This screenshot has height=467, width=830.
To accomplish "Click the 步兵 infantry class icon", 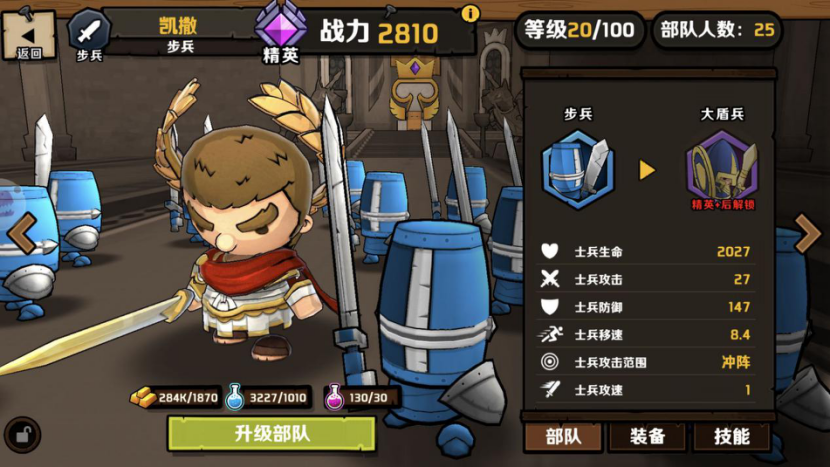I will 89,31.
